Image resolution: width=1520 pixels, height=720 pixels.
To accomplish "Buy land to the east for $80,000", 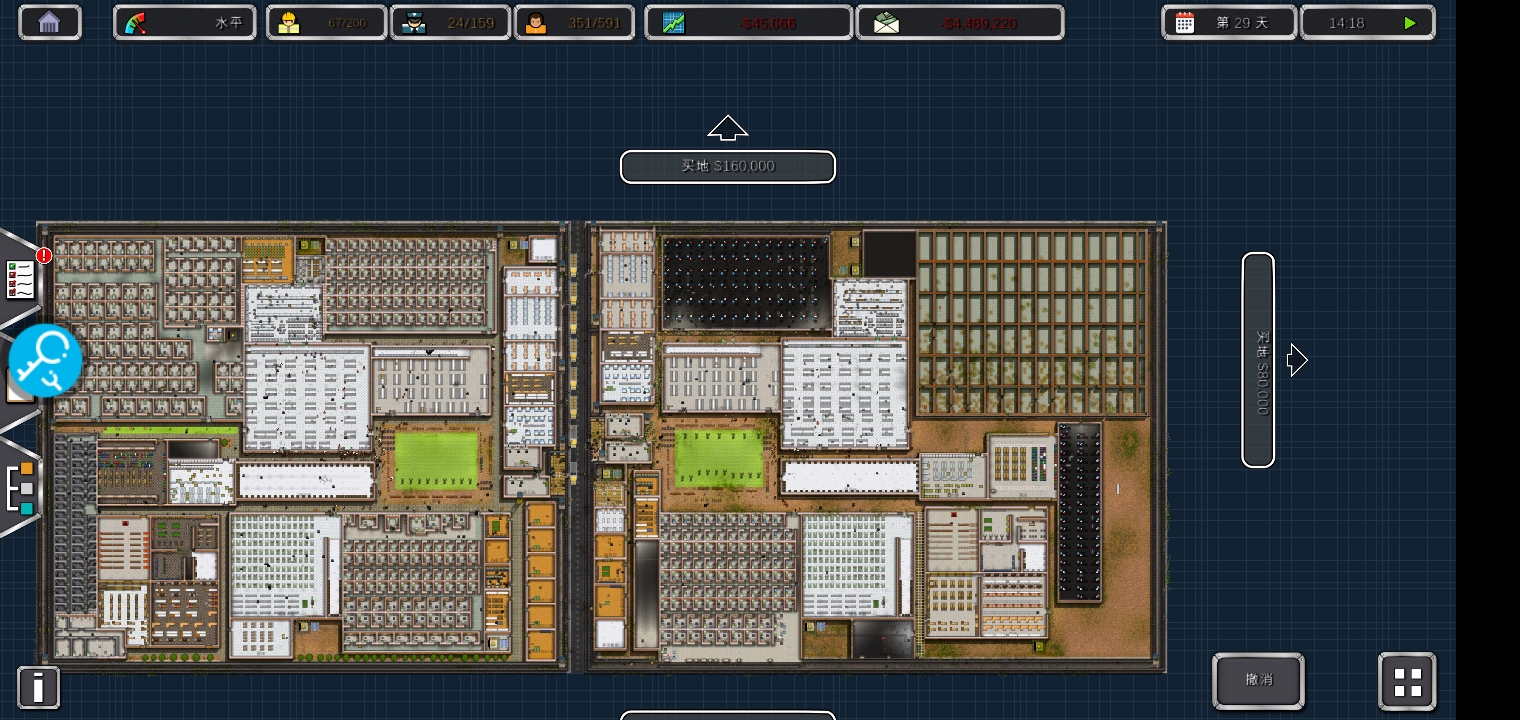I will tap(1258, 360).
